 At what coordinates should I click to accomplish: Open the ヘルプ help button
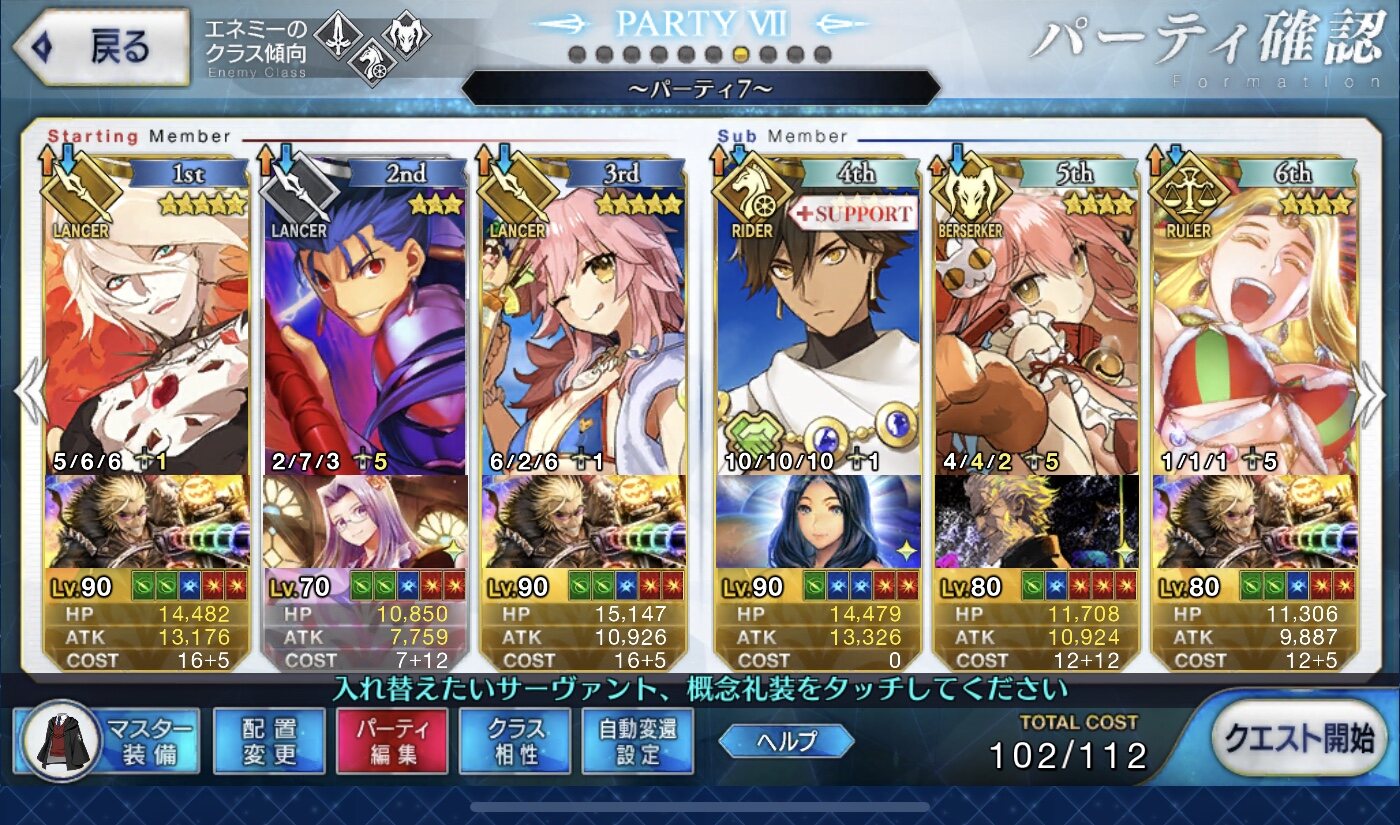click(786, 741)
